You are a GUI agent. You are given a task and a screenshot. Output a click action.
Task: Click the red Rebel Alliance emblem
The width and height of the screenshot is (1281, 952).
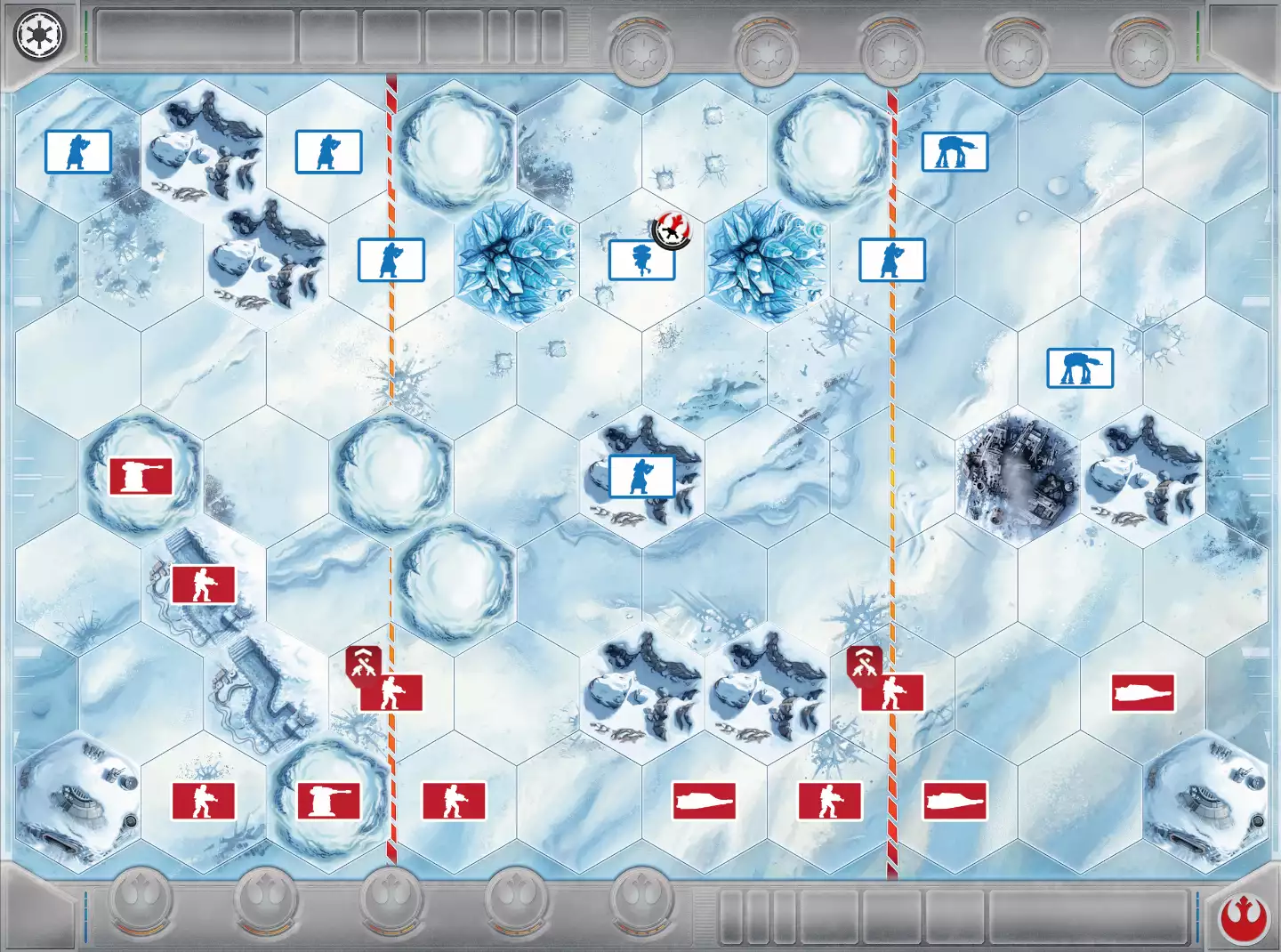[1242, 918]
